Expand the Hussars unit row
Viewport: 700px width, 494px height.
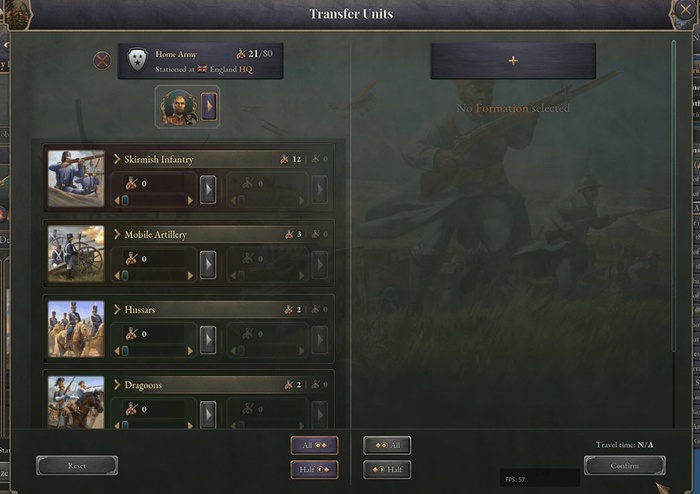coord(117,310)
